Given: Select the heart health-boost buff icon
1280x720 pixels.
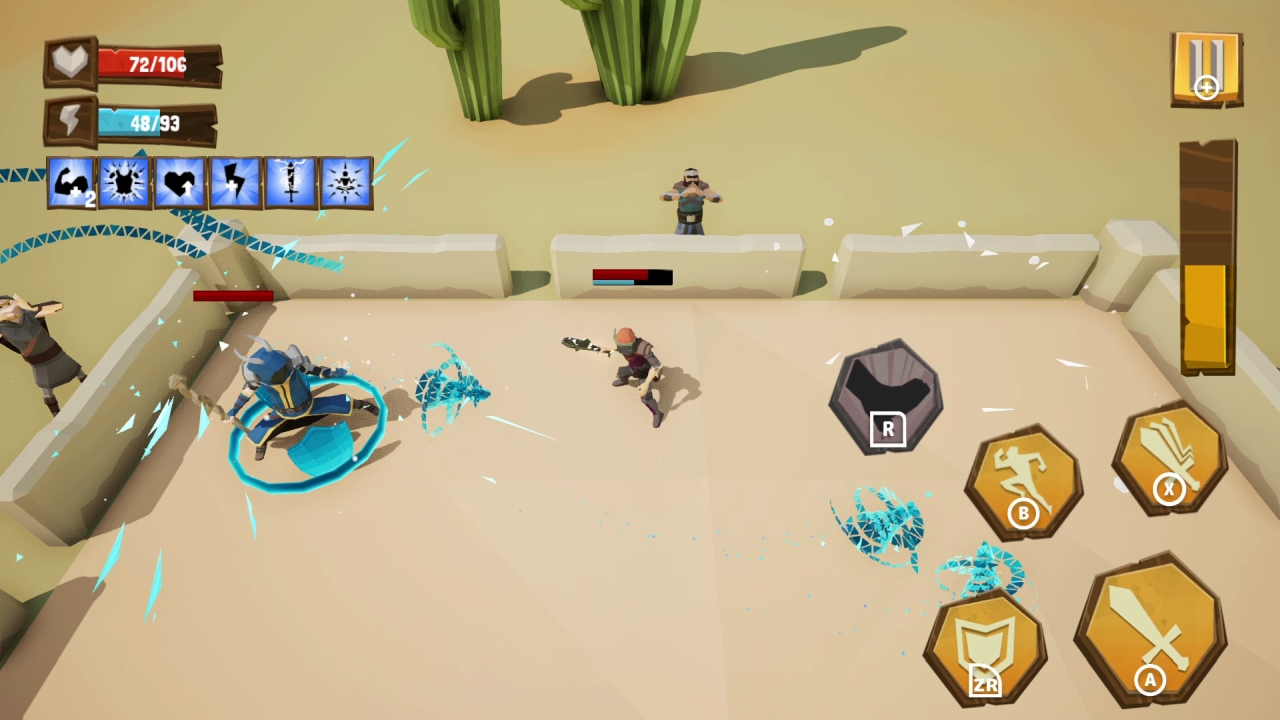Looking at the screenshot, I should (180, 181).
